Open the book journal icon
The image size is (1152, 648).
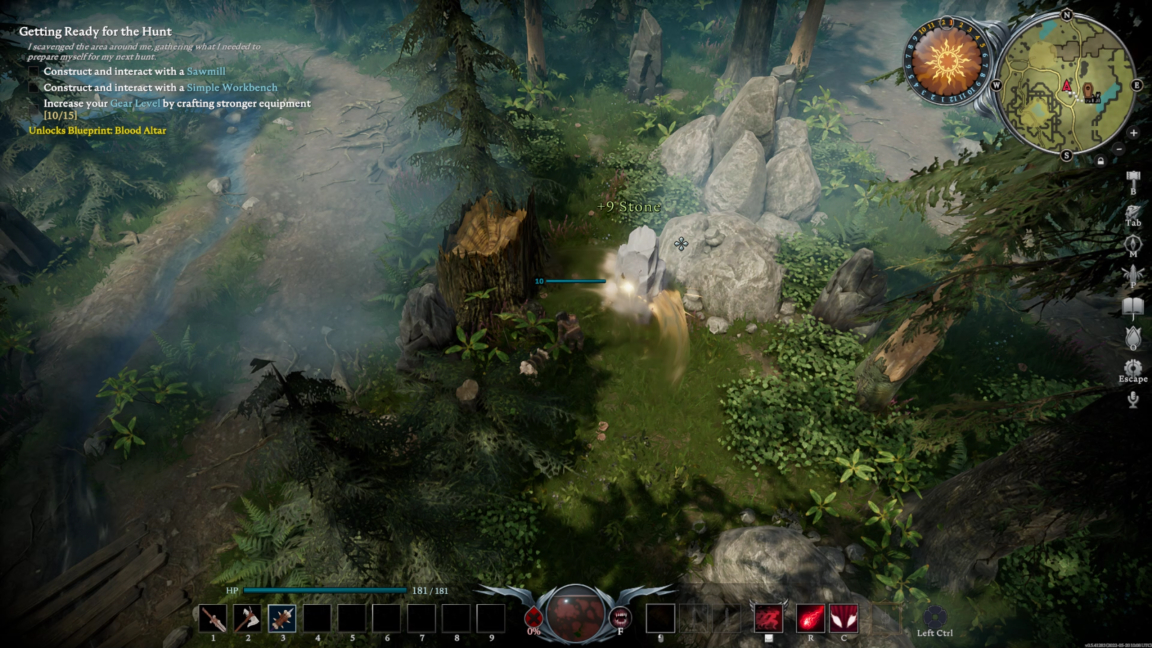tap(1133, 306)
